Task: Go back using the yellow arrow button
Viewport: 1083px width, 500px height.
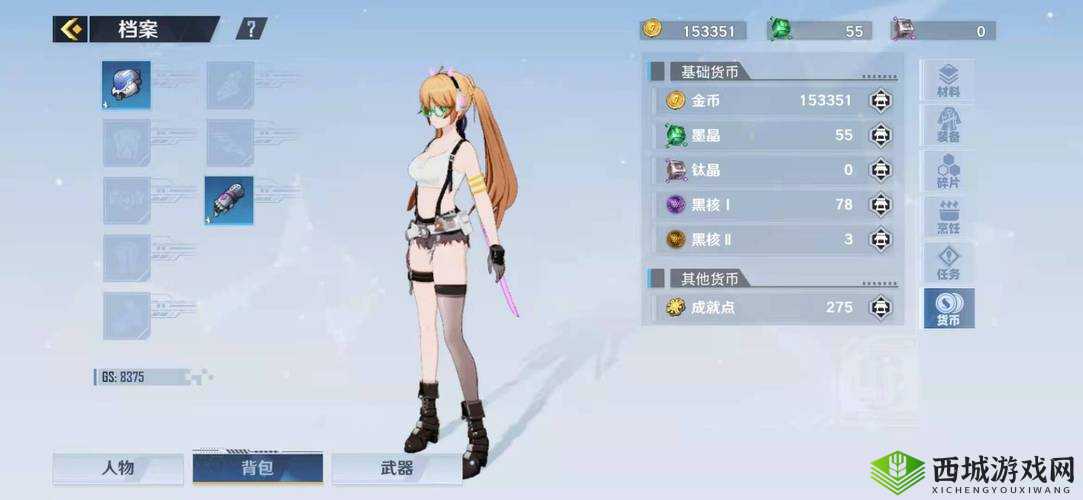Action: point(70,29)
